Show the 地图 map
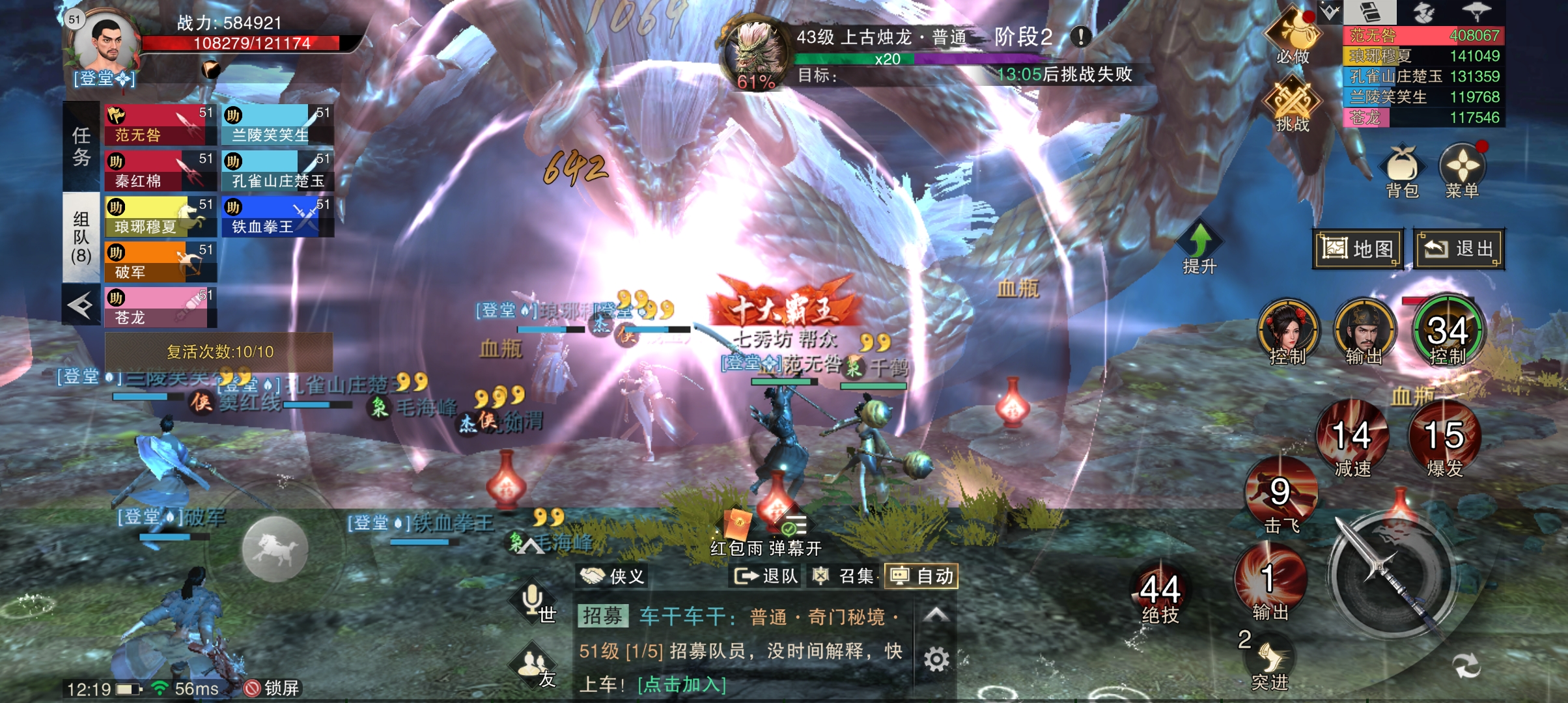The width and height of the screenshot is (1568, 703). (1358, 249)
